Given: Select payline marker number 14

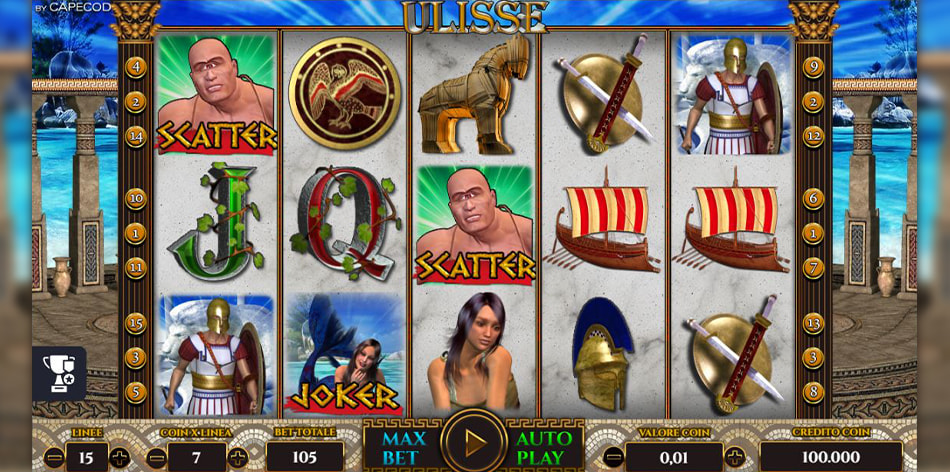Looking at the screenshot, I should (x=136, y=136).
